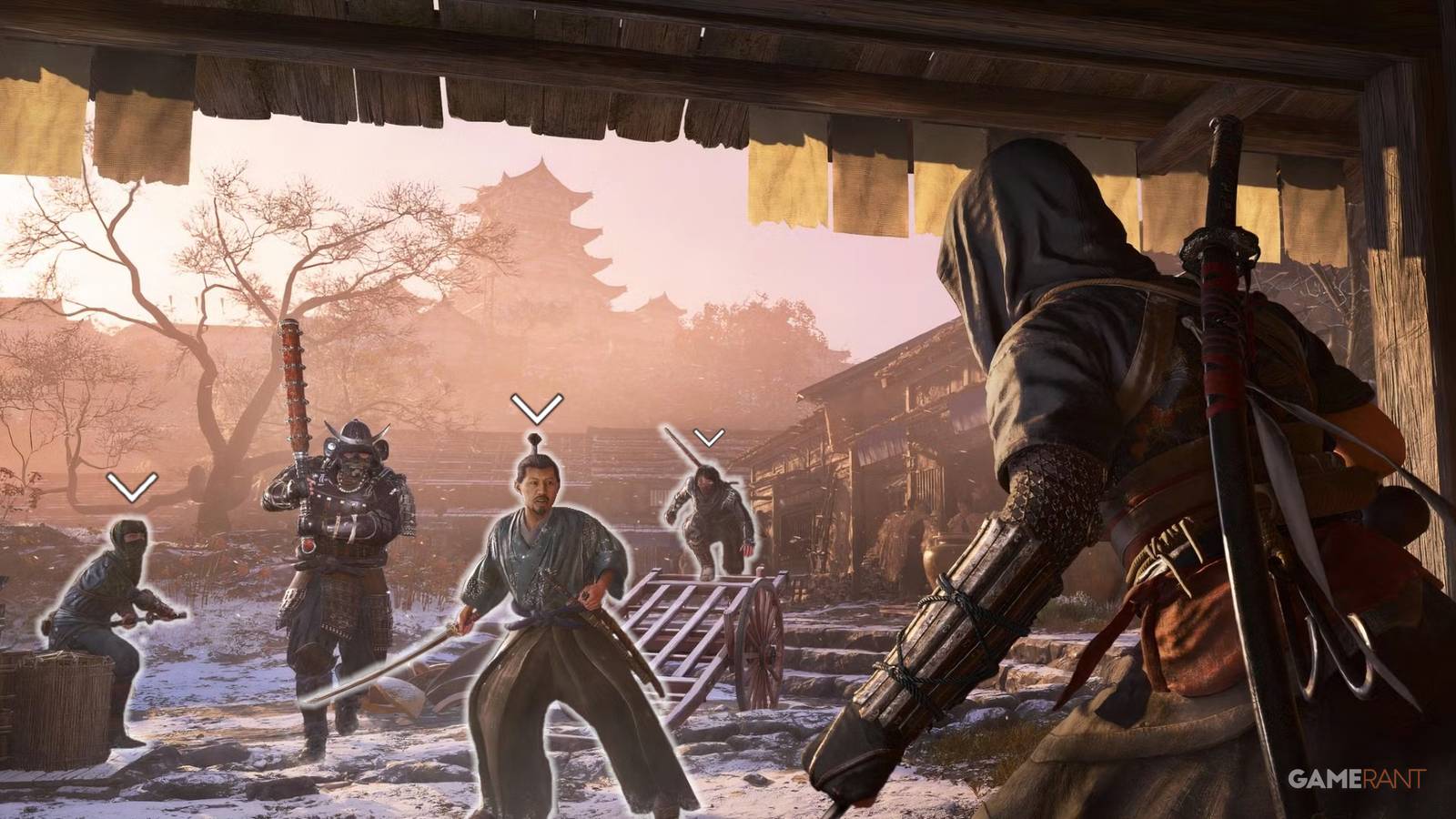Click the detection chevron over the topknot swordsman
Screen dimensions: 1456x819
coord(535,407)
